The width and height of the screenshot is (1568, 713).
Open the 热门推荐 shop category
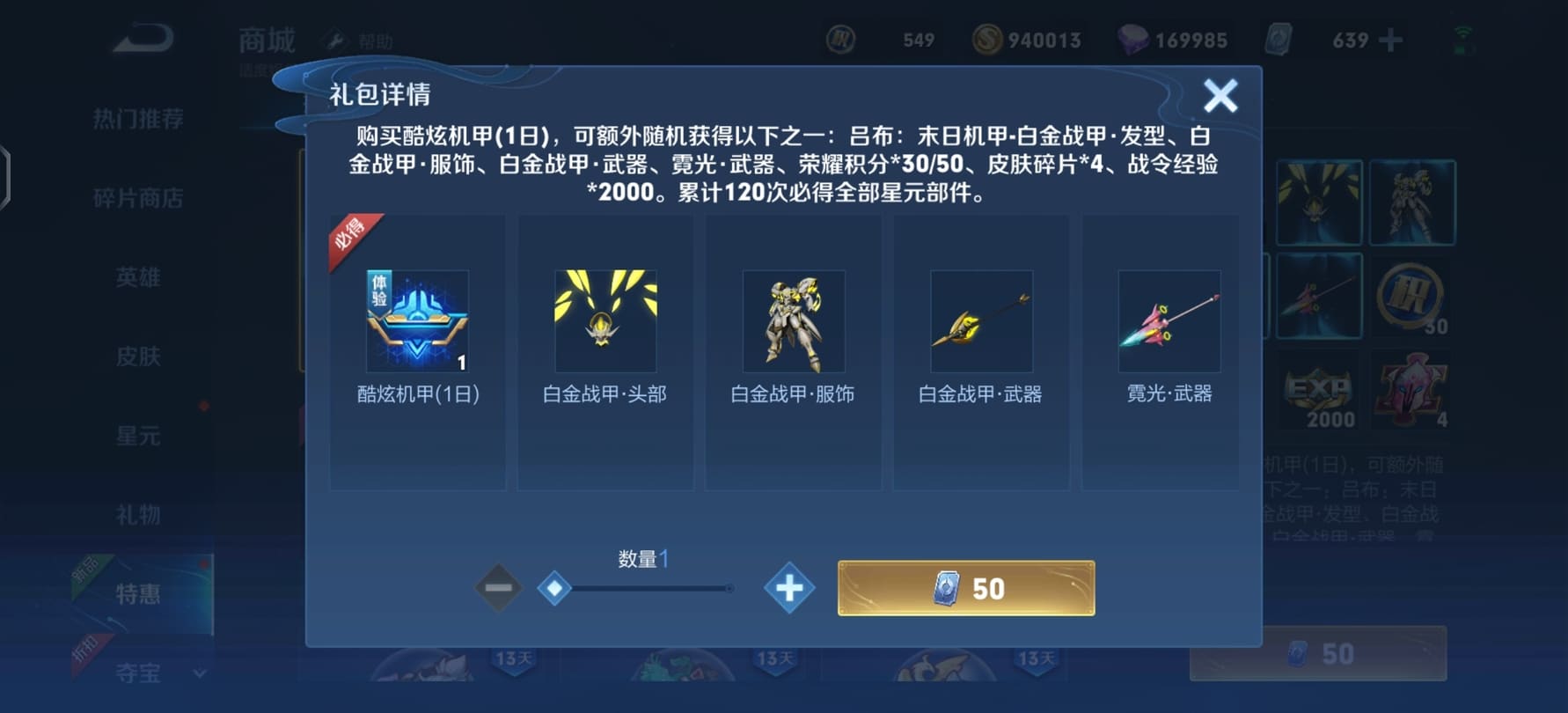138,119
